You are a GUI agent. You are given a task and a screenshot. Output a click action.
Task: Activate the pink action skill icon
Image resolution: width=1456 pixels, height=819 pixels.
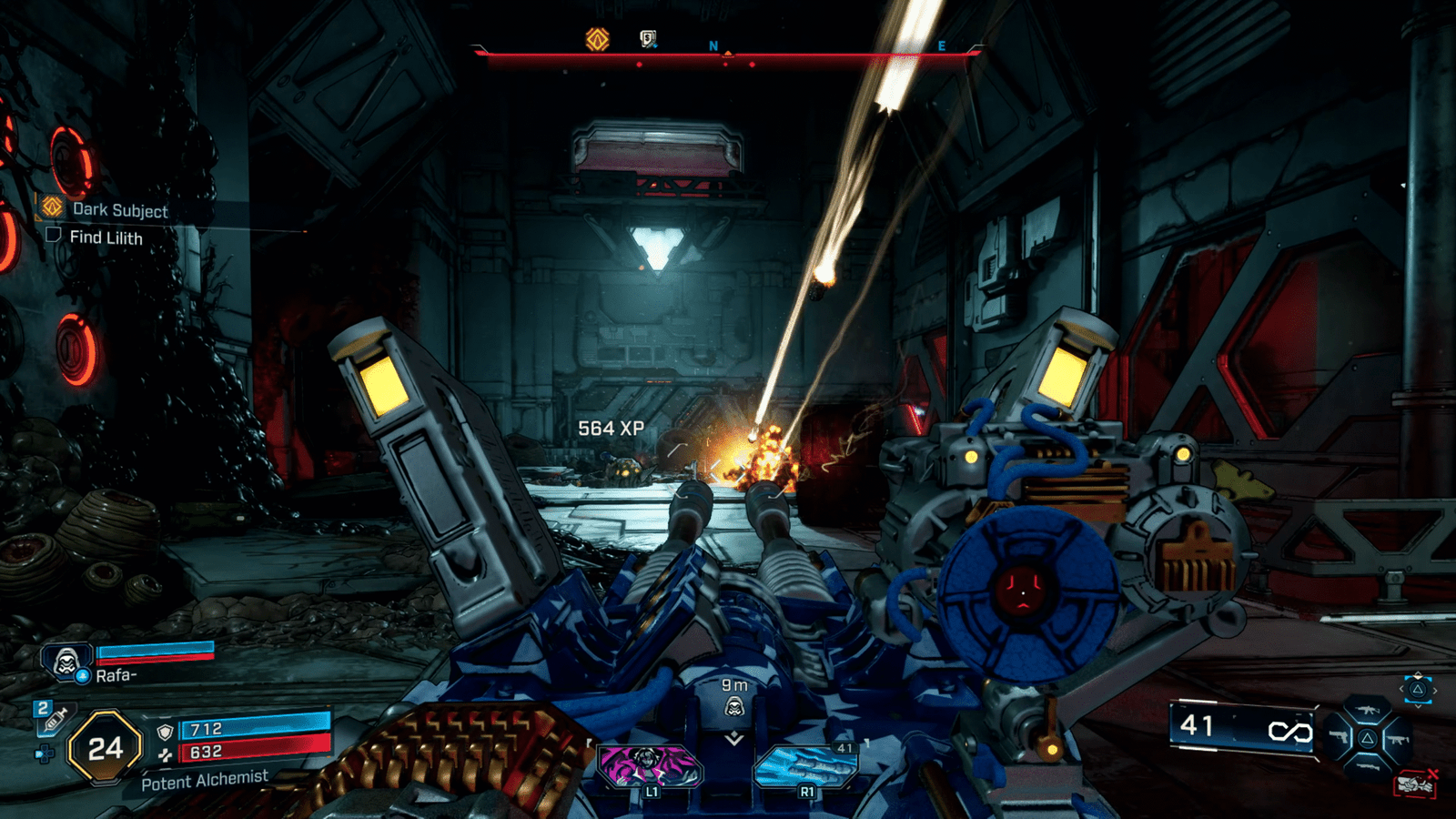[649, 764]
